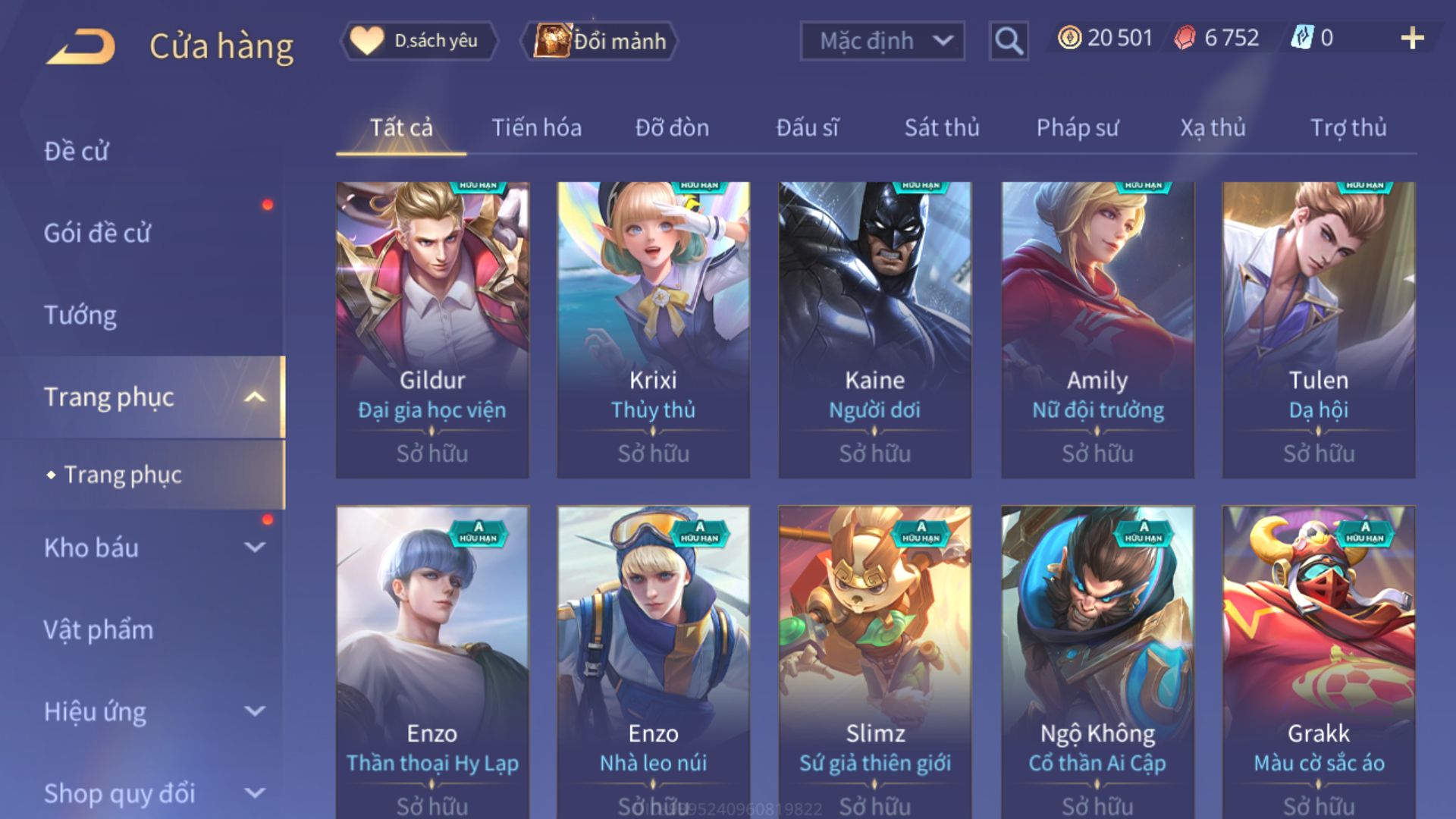Select Gildur Đại gia học viện skin card

432,329
